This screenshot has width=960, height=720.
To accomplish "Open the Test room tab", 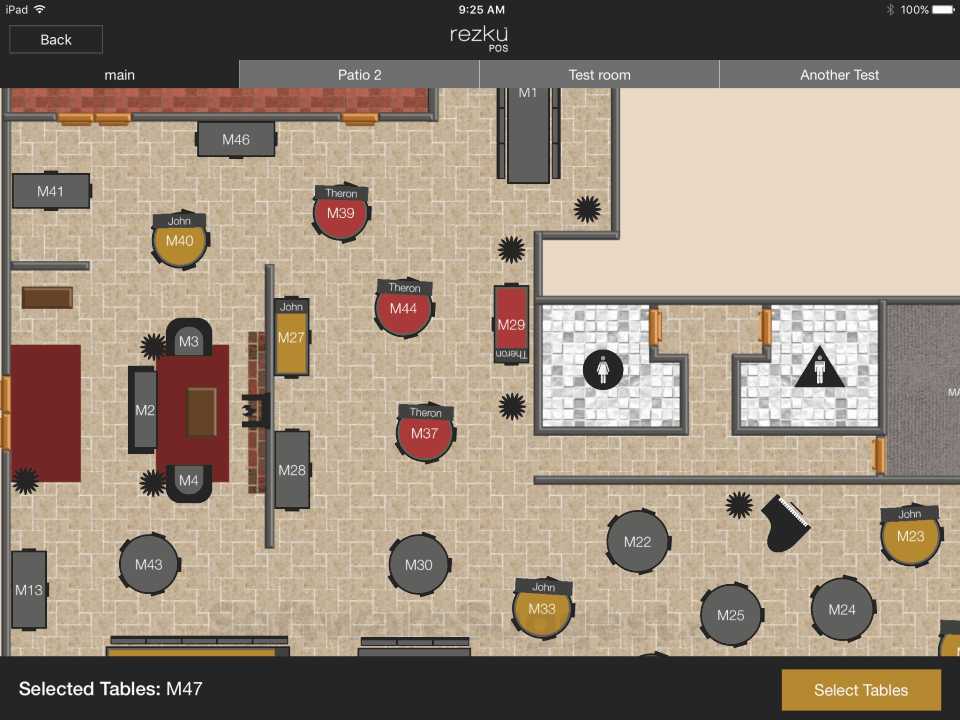I will click(x=600, y=75).
